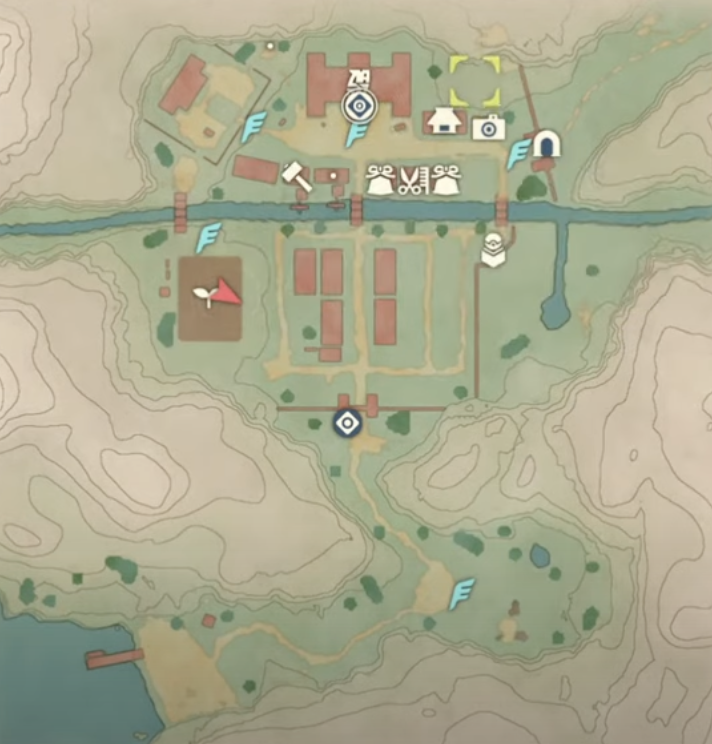The width and height of the screenshot is (712, 744).
Task: Select the wing travel marker near the southern pond
Action: pyautogui.click(x=461, y=593)
